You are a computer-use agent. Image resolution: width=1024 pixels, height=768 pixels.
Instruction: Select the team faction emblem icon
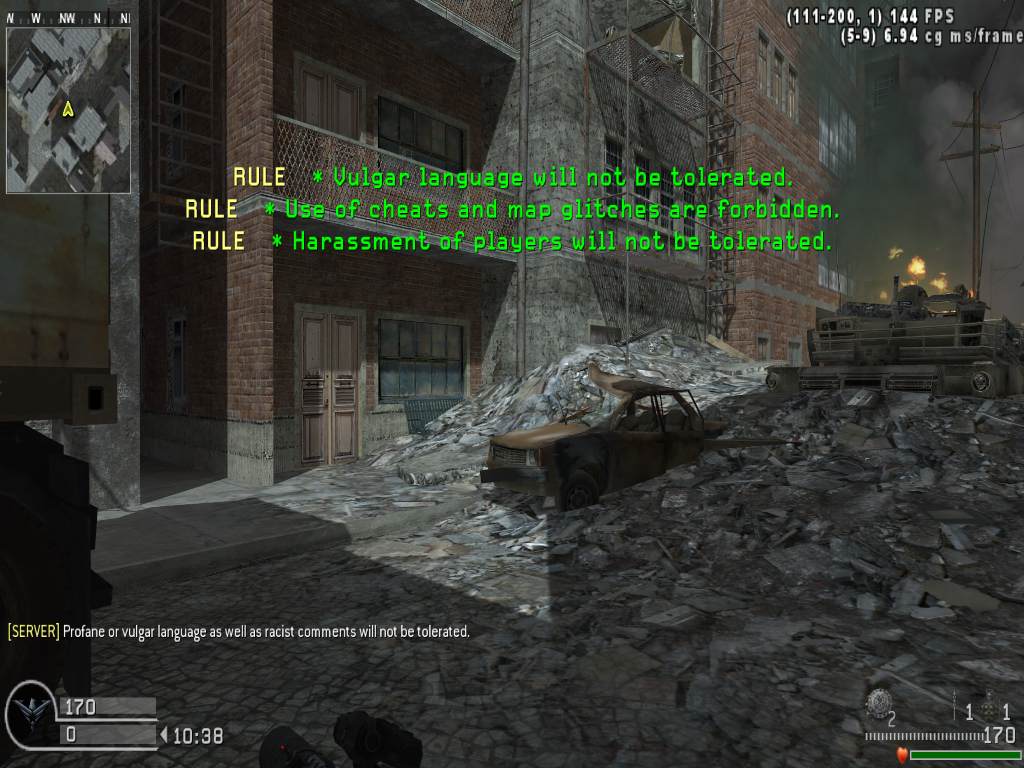[29, 713]
